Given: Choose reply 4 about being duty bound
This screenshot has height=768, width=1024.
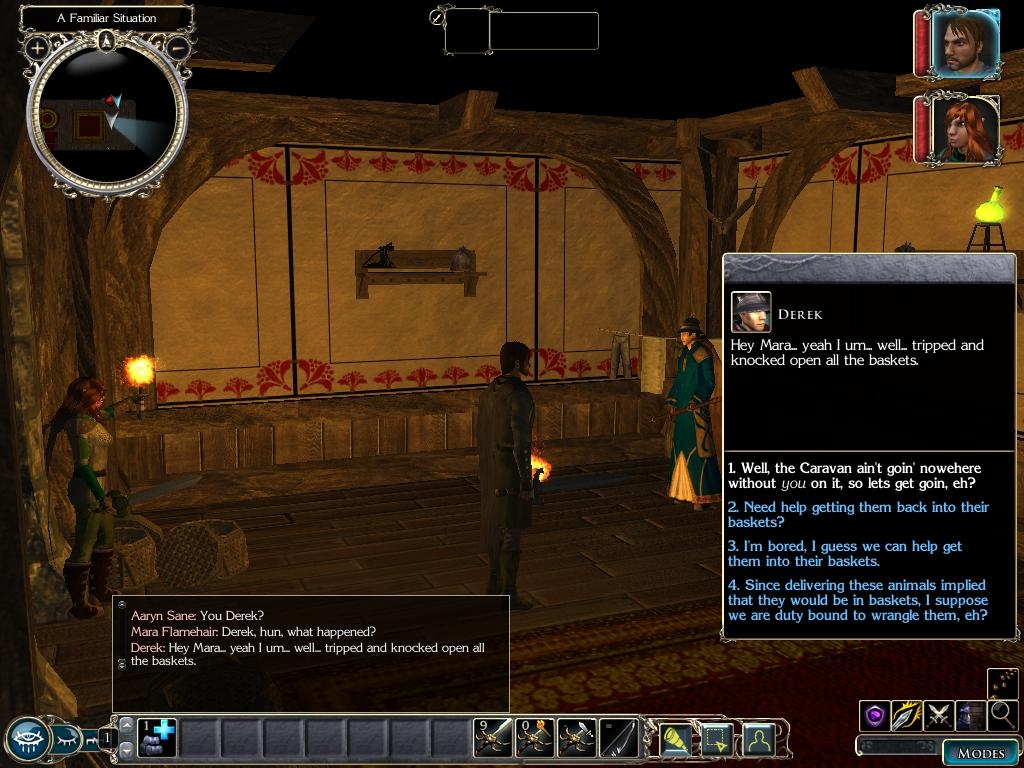Looking at the screenshot, I should pyautogui.click(x=857, y=600).
